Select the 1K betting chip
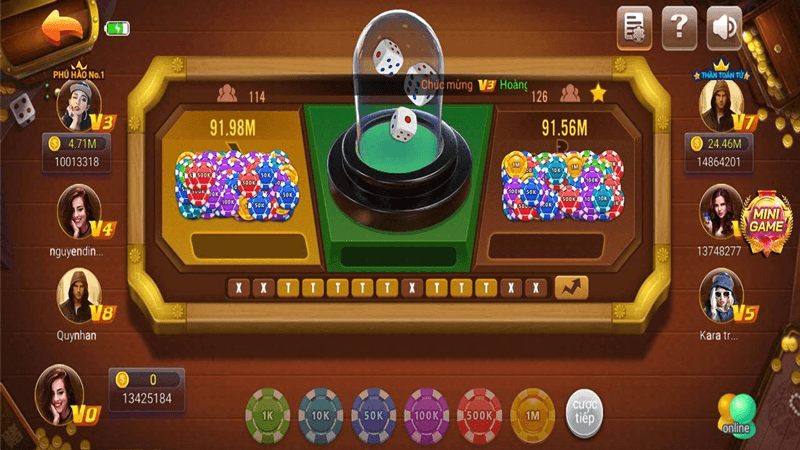Screen dimensions: 800x450 (267, 414)
